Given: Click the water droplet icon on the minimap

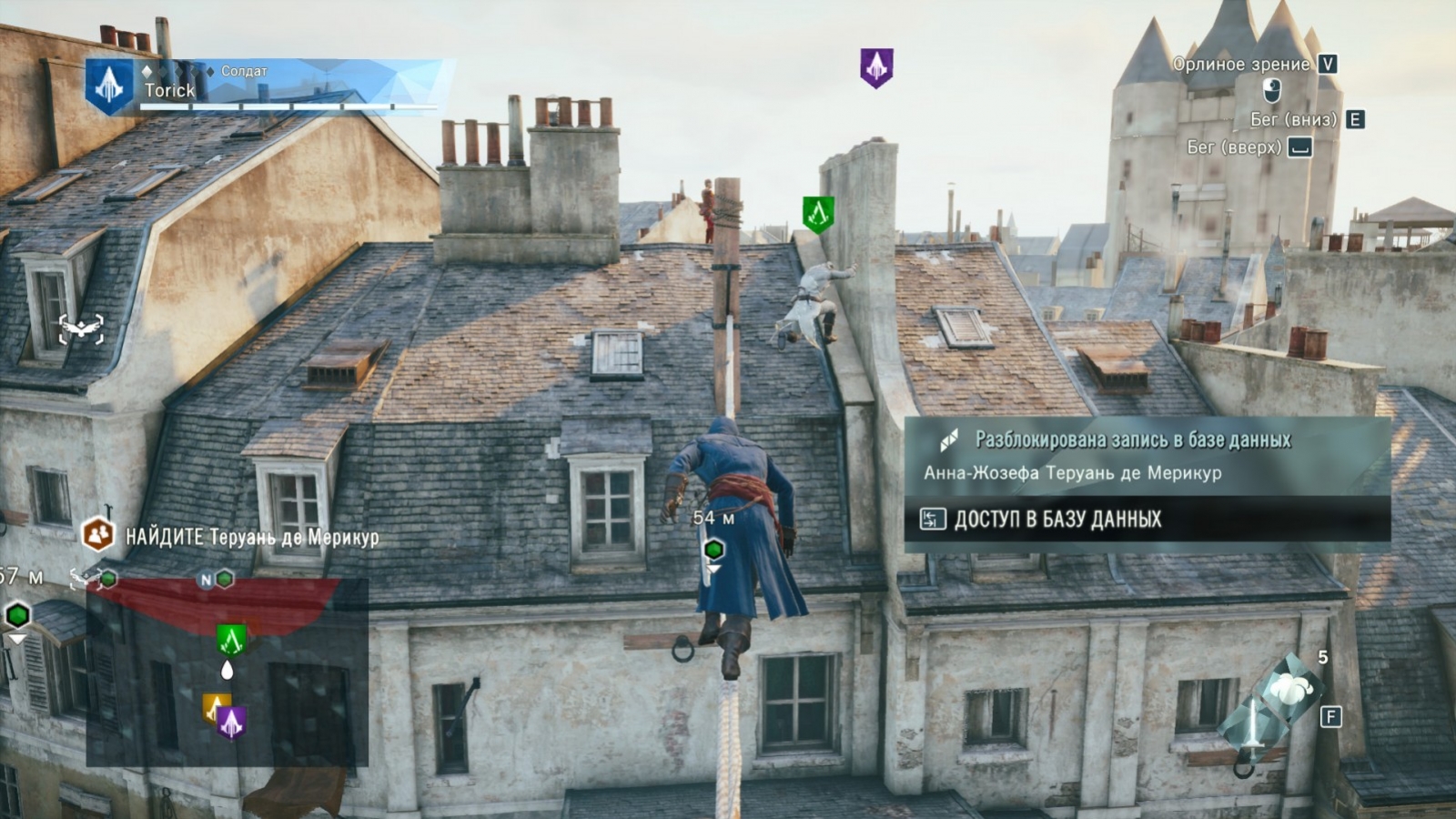Looking at the screenshot, I should click(x=227, y=670).
